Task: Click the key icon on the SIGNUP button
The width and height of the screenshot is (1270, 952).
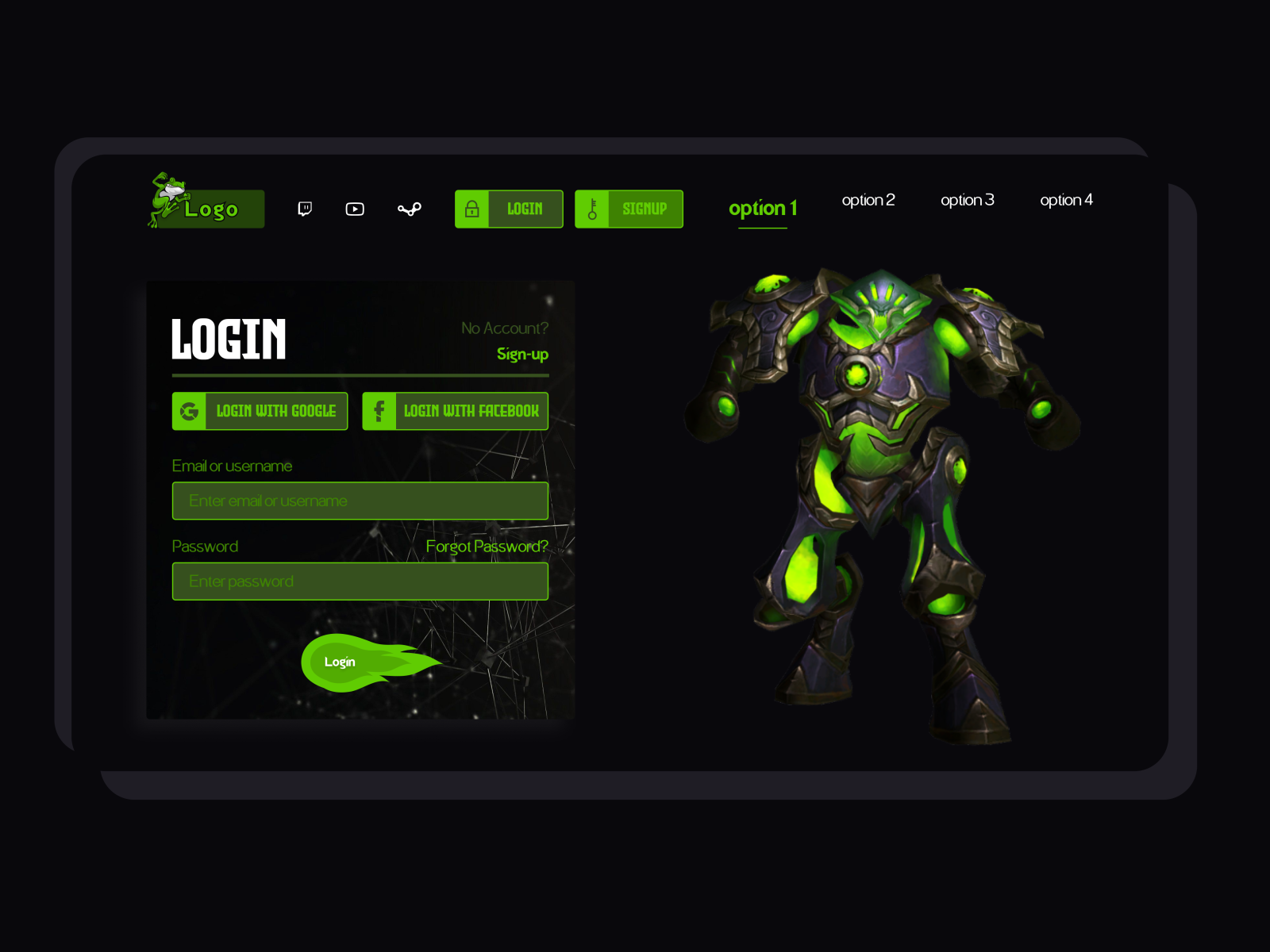Action: [591, 209]
